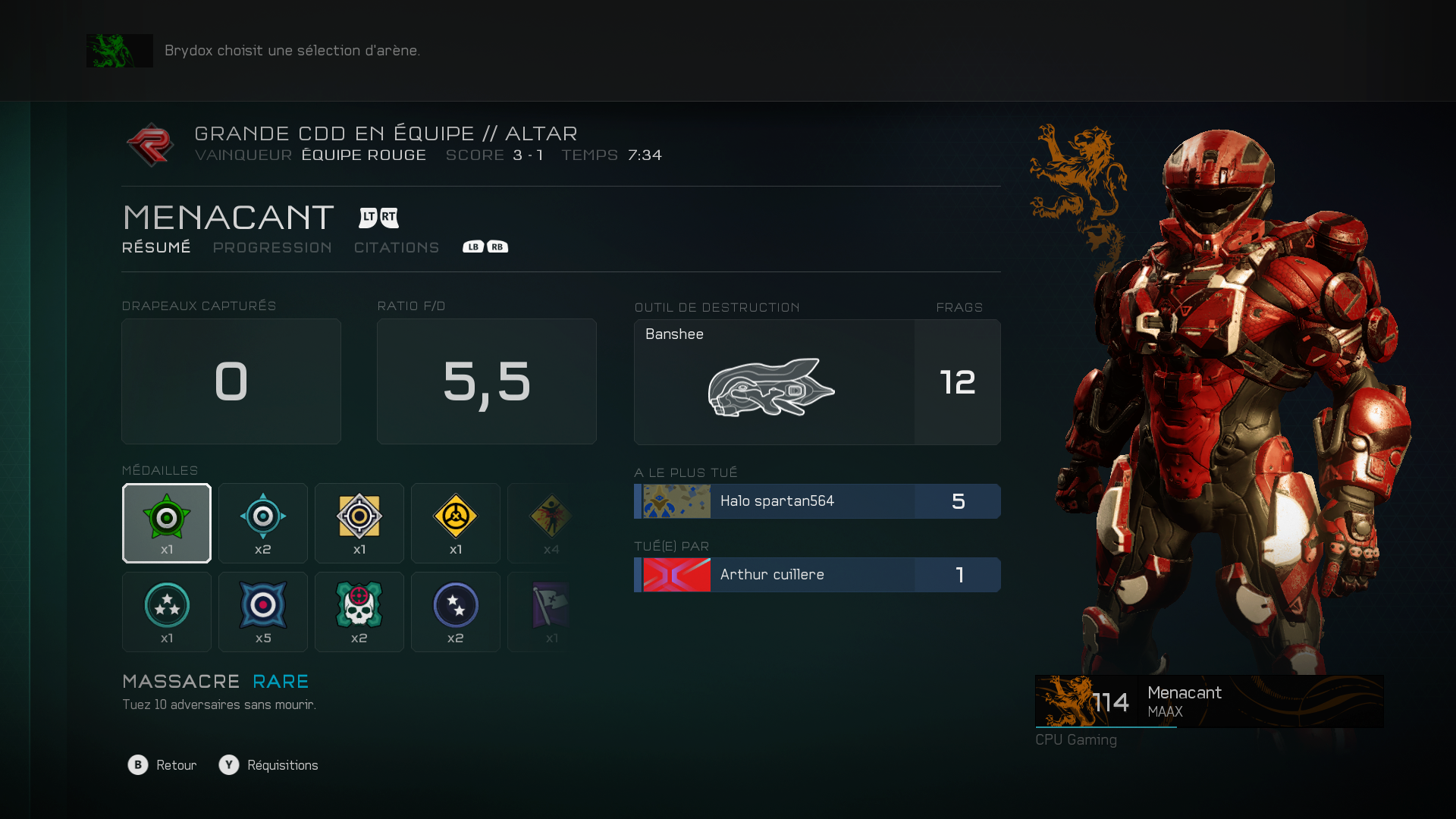Pick the purple two-star medal
This screenshot has width=1456, height=819.
456,612
